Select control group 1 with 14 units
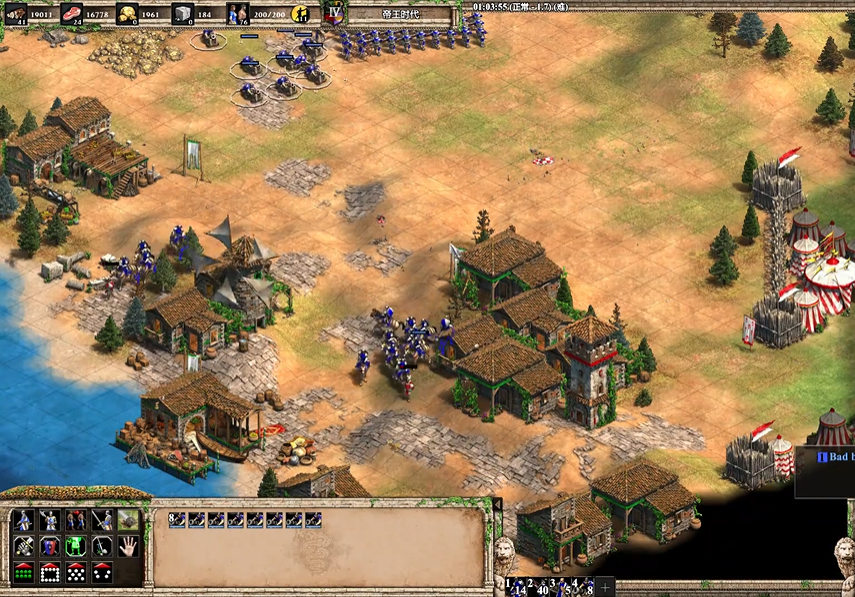The width and height of the screenshot is (855, 597). click(515, 585)
